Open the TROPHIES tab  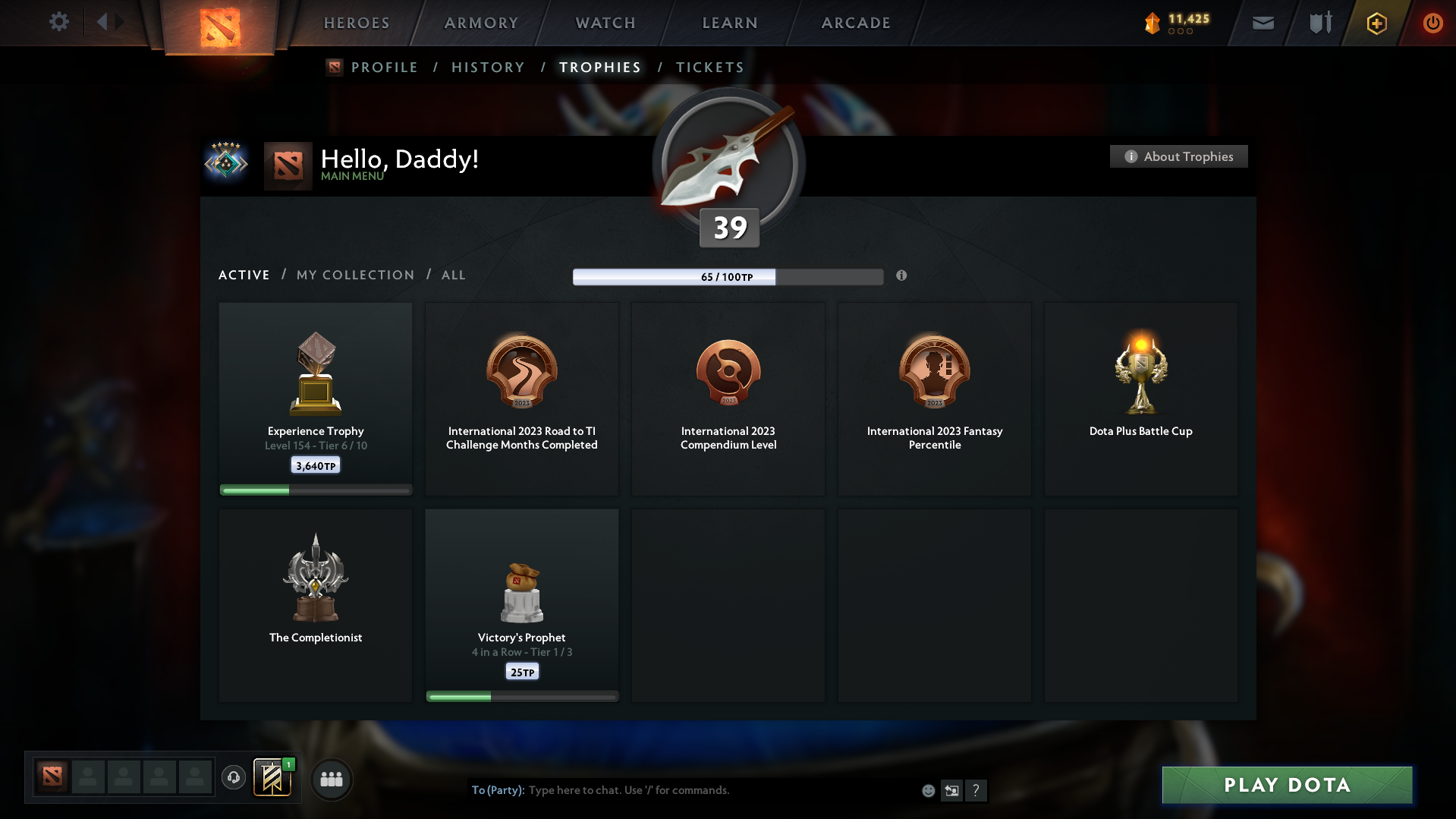click(x=599, y=67)
